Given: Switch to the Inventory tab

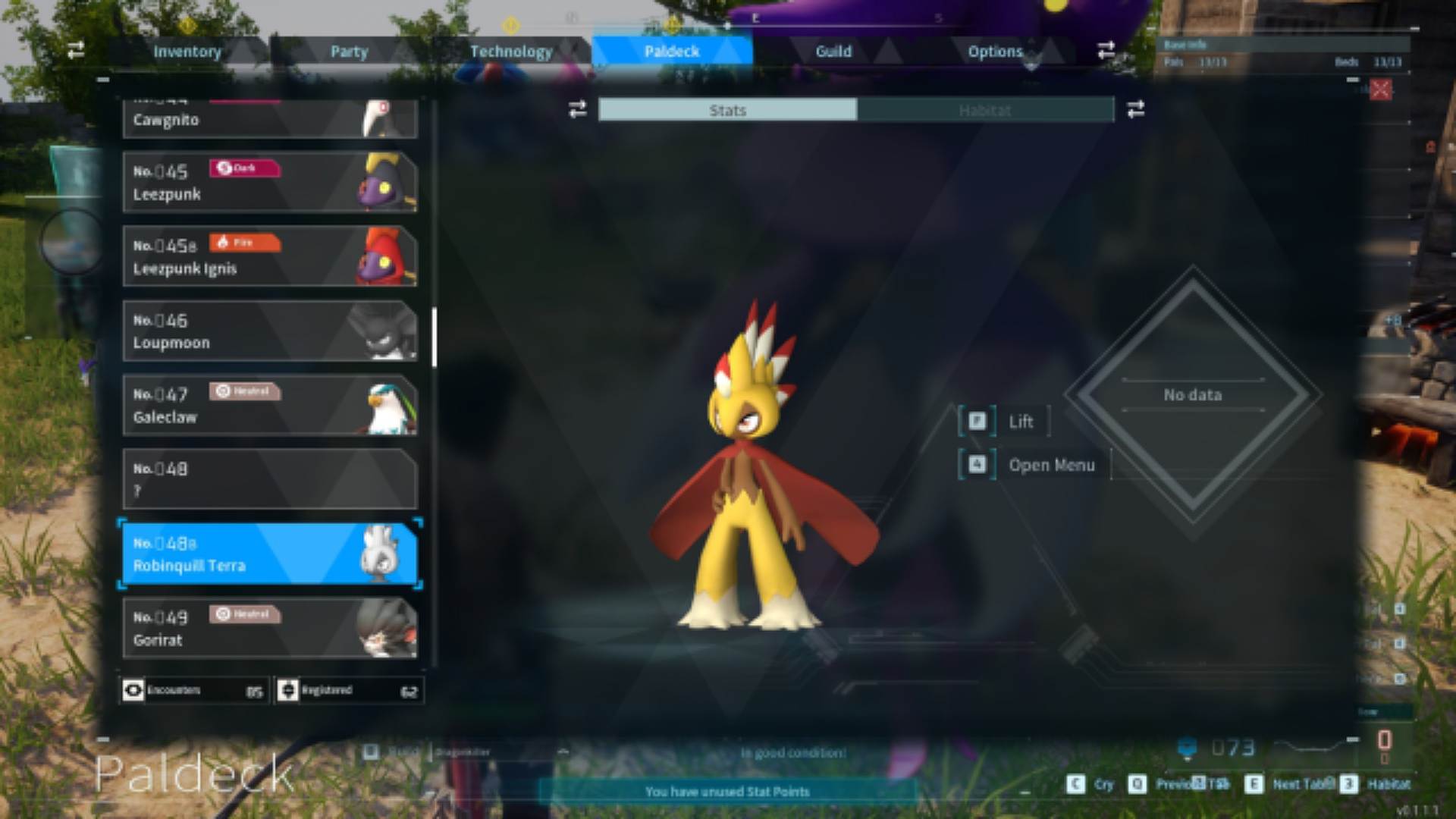Looking at the screenshot, I should point(187,52).
